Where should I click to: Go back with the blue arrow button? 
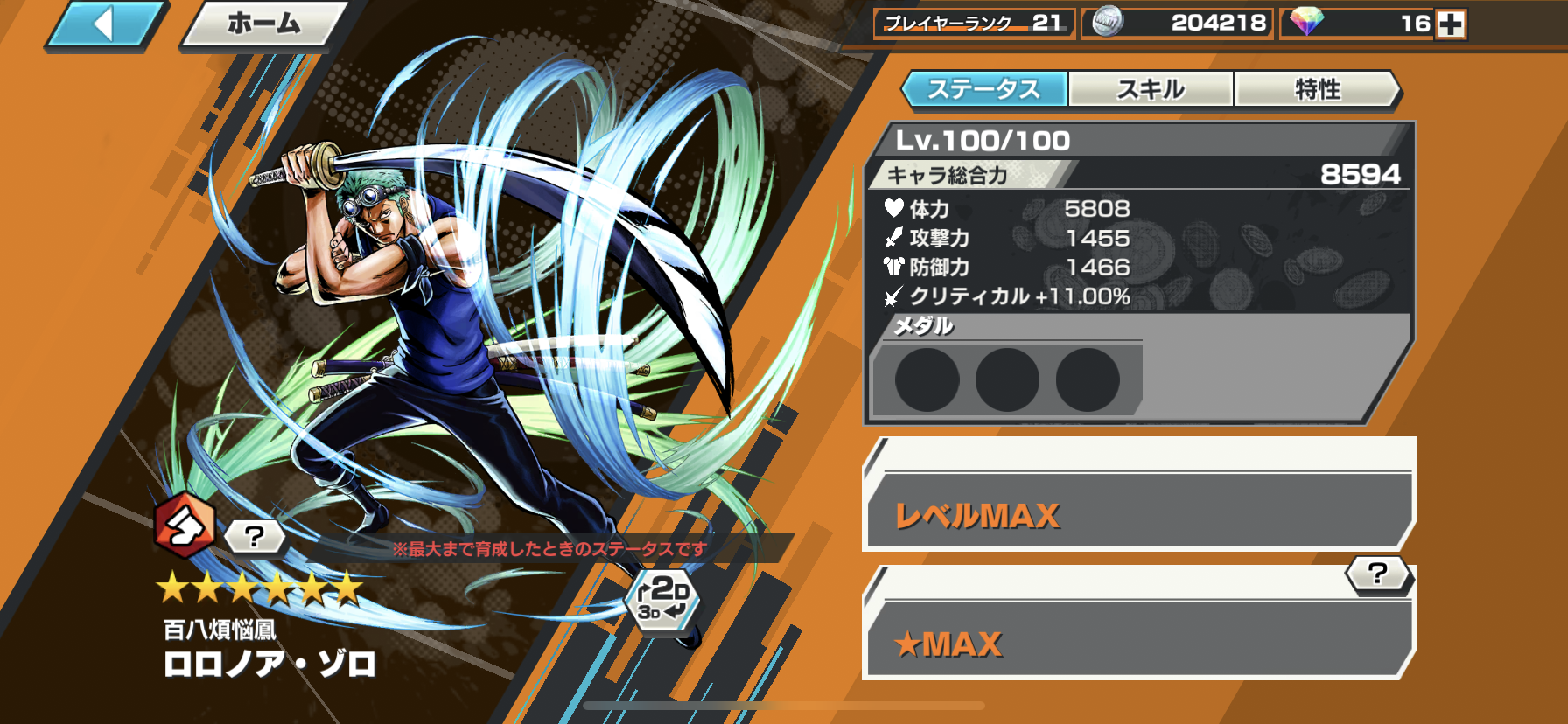point(104,24)
